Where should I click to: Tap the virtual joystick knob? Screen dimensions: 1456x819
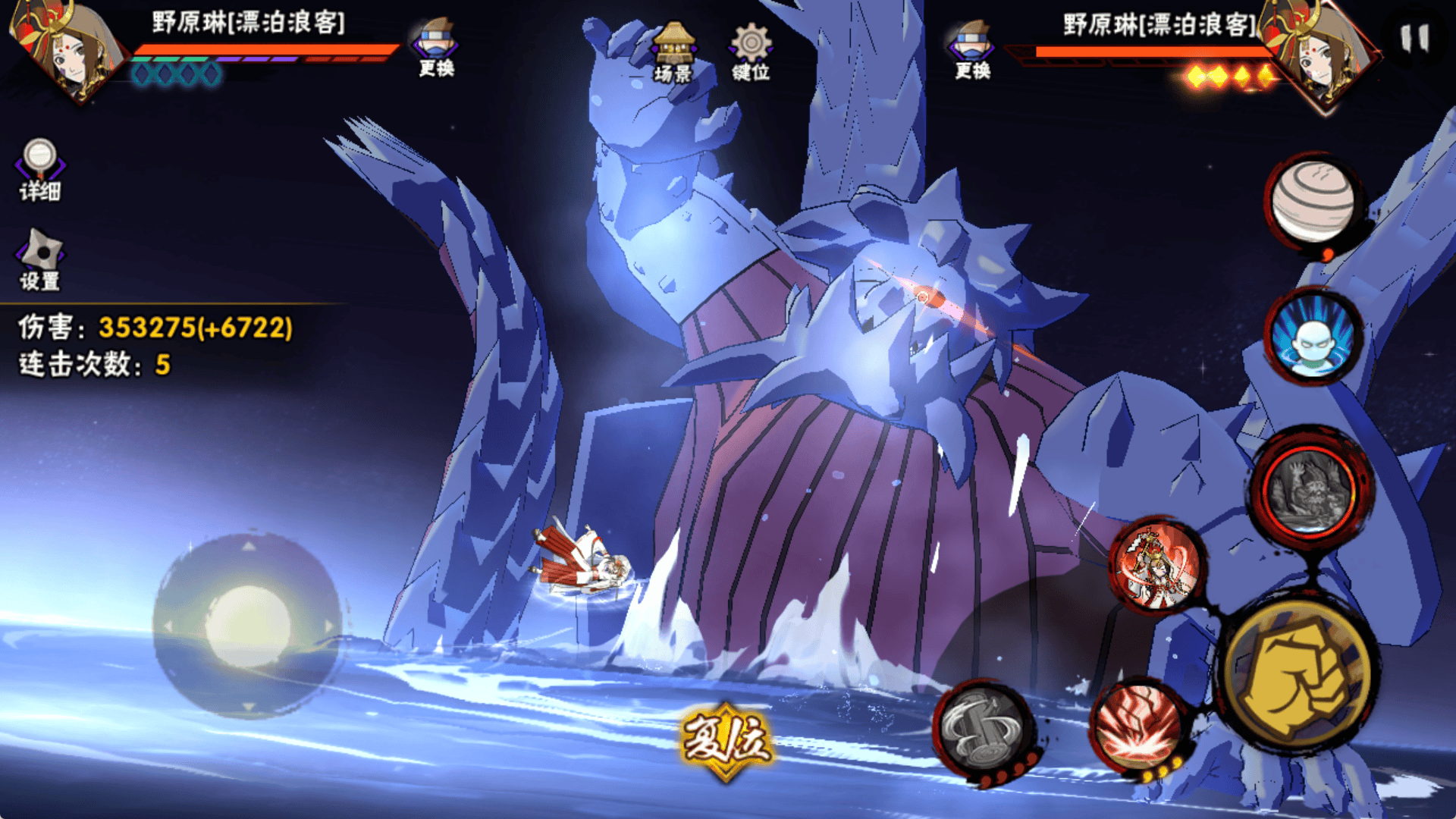pyautogui.click(x=248, y=626)
